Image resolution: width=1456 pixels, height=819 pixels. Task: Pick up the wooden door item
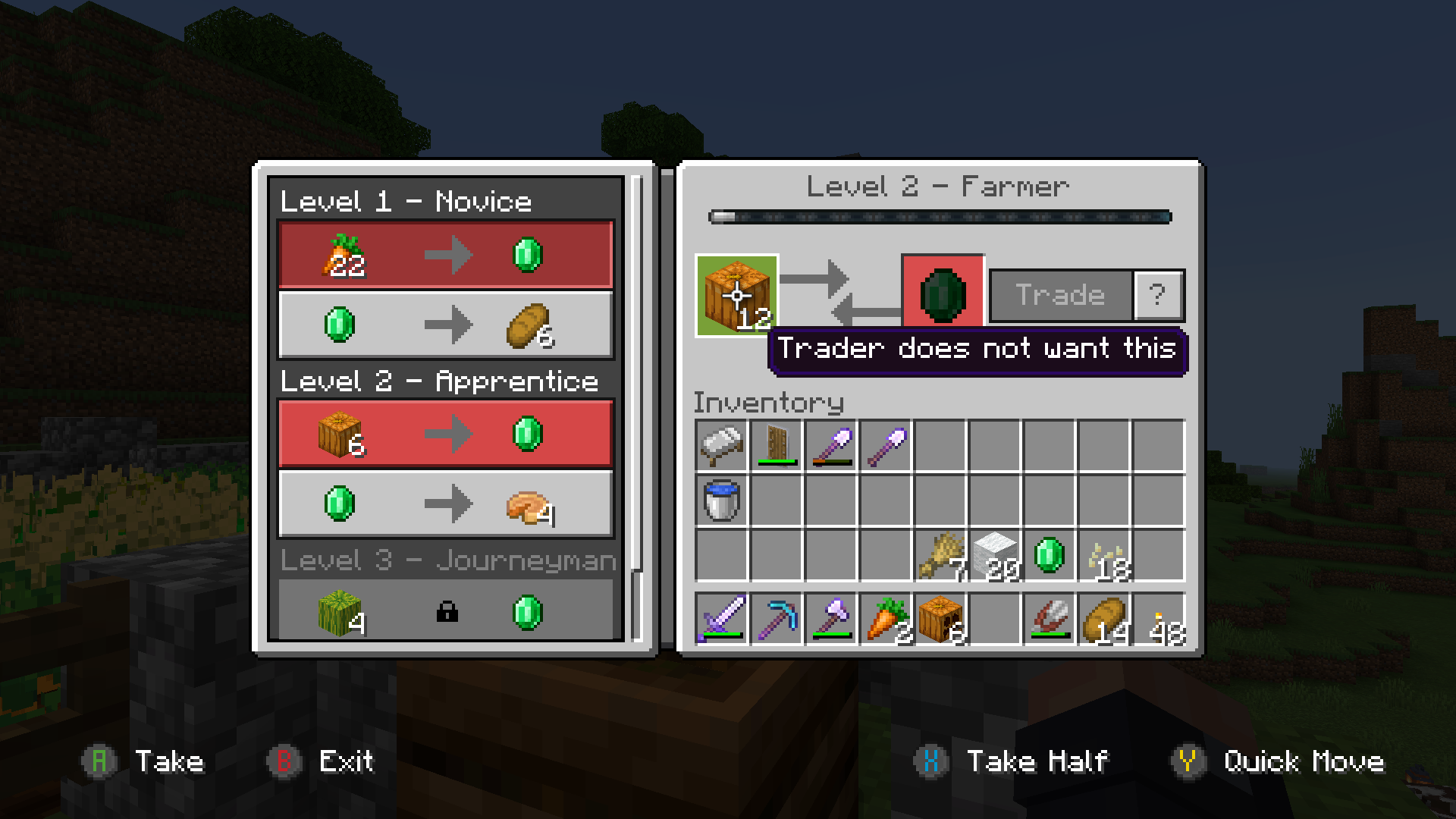click(777, 446)
